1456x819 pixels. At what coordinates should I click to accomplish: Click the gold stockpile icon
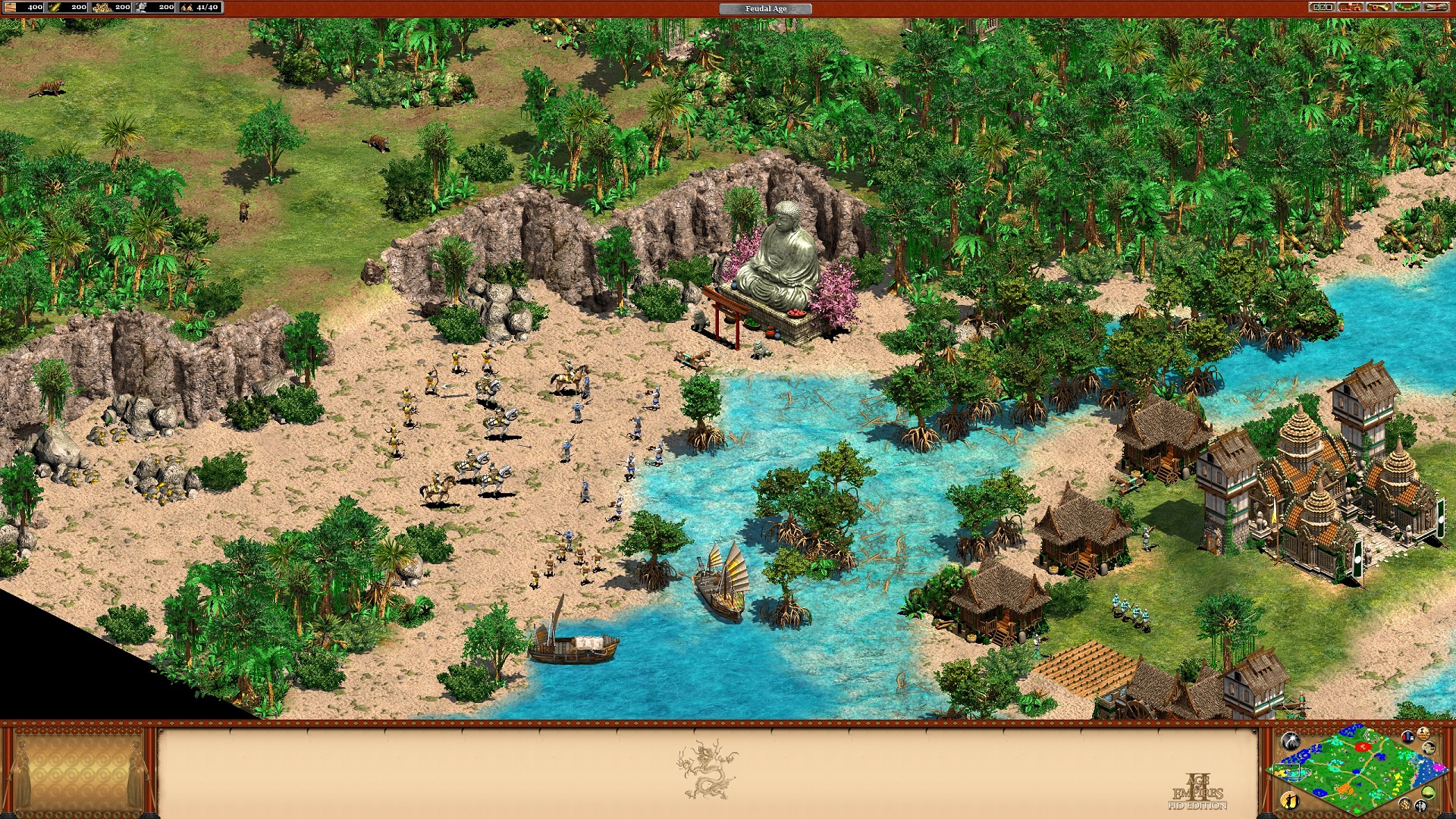pyautogui.click(x=103, y=7)
